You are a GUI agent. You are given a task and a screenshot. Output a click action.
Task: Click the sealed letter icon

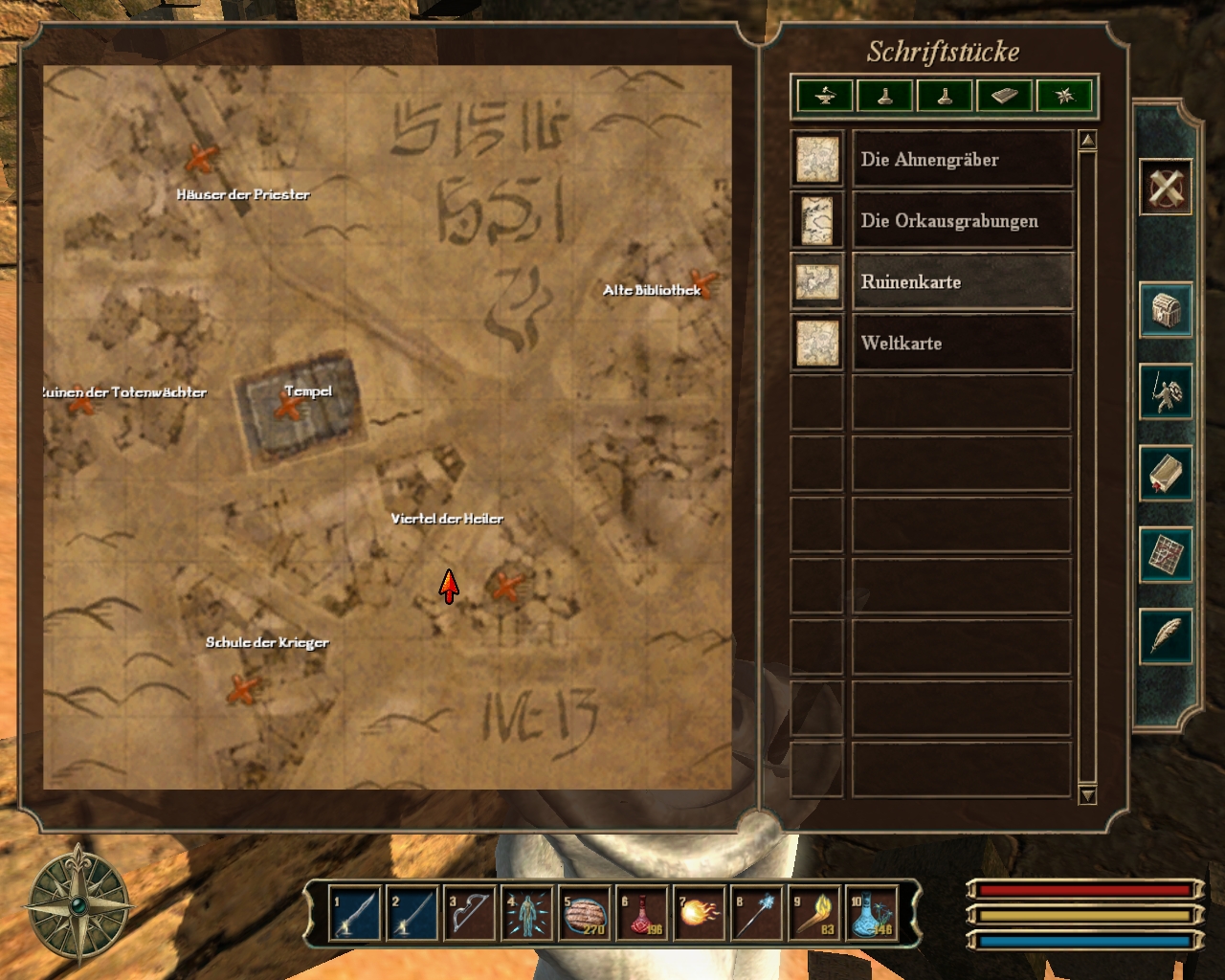pos(1166,473)
